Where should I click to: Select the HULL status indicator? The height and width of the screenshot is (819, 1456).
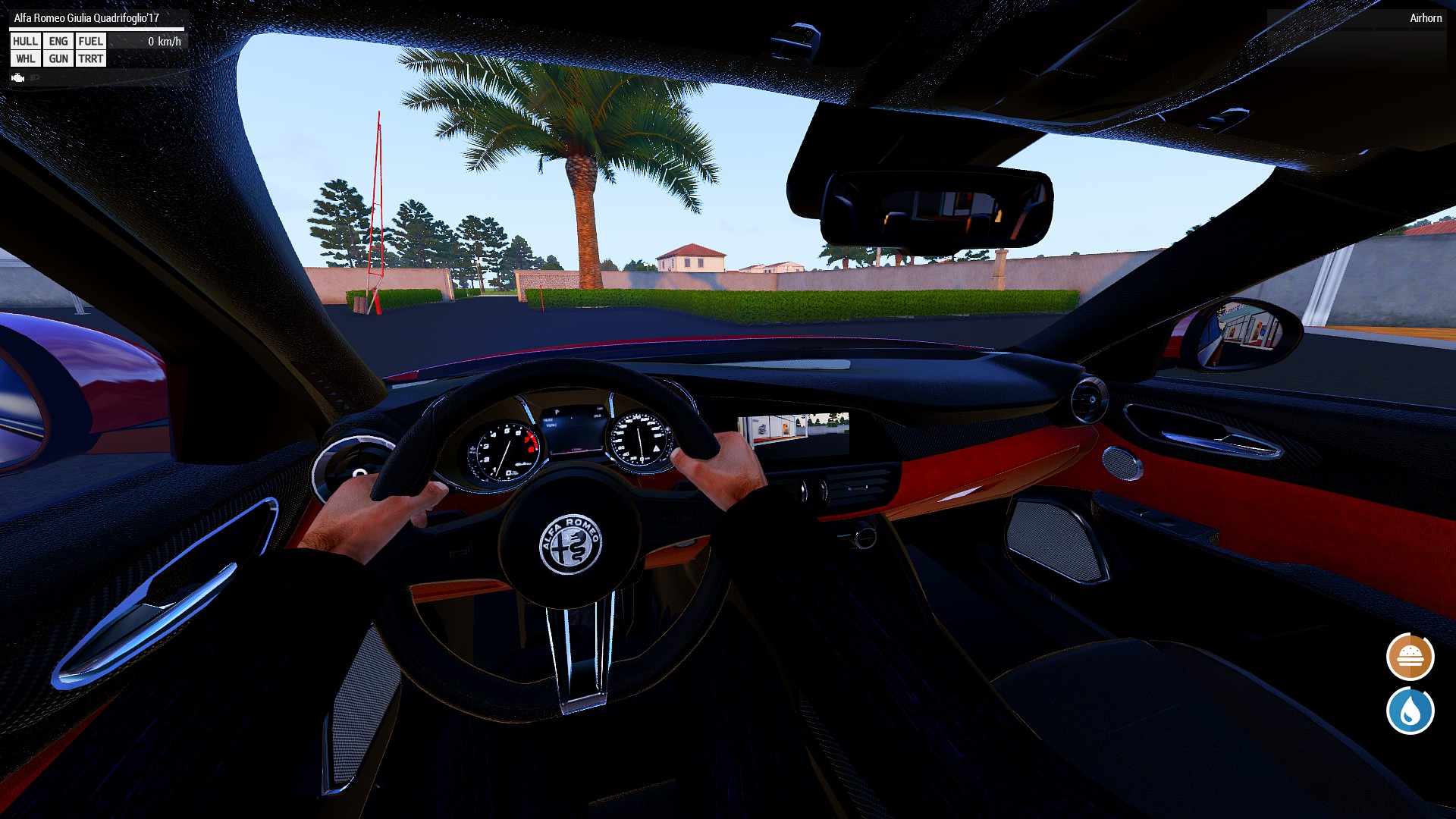pos(25,41)
